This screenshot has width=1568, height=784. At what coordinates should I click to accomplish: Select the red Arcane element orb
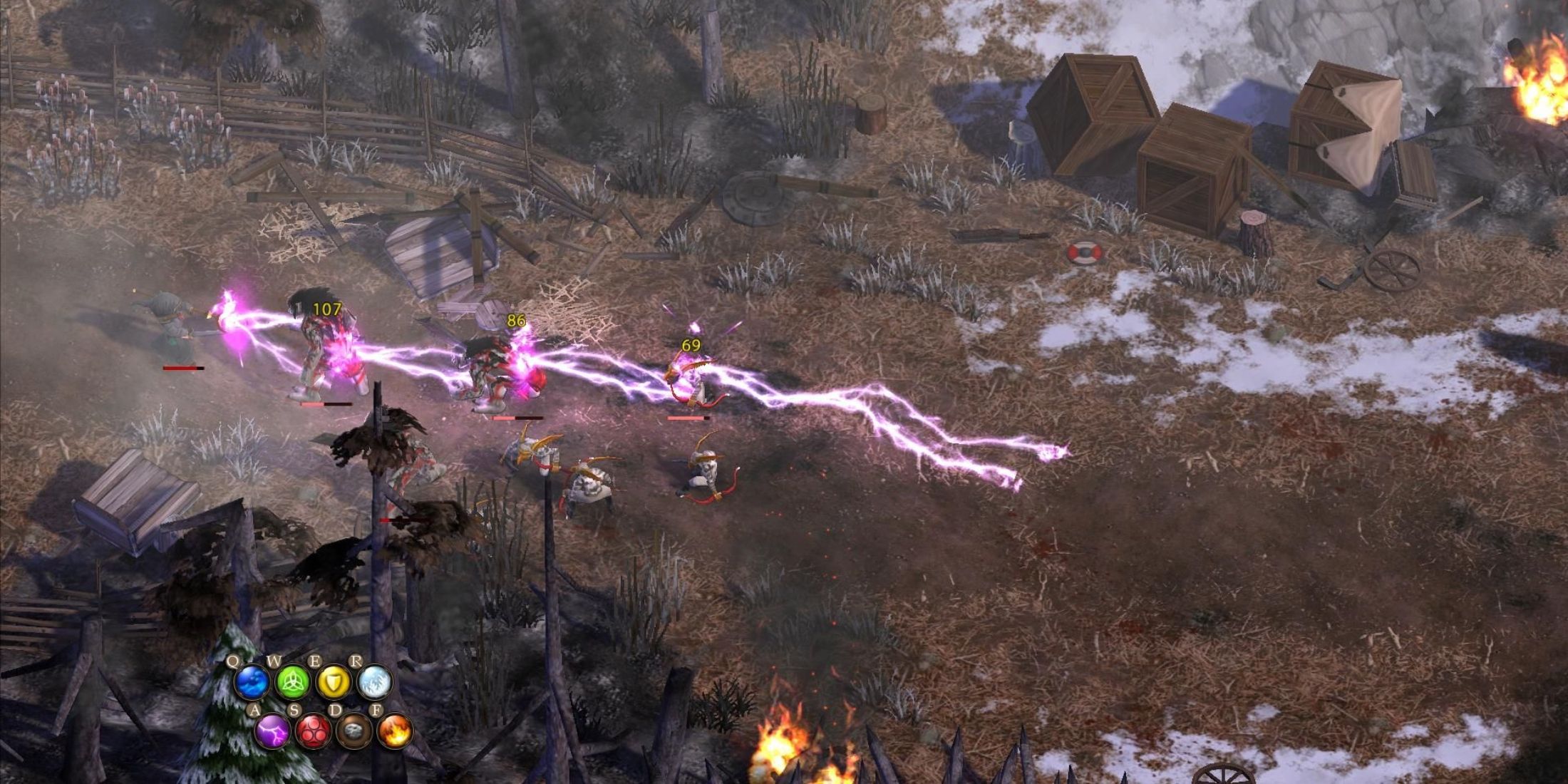(x=314, y=733)
